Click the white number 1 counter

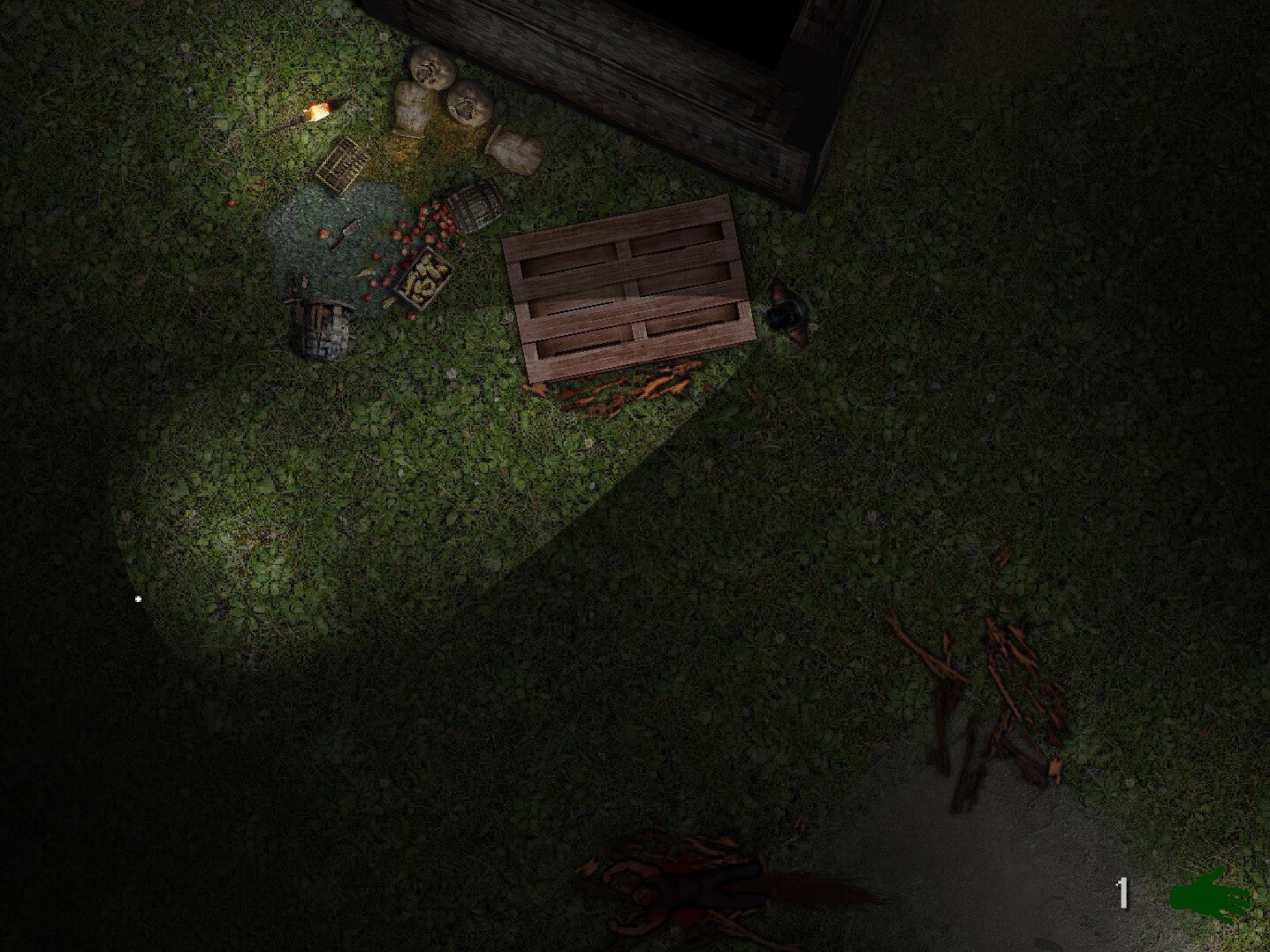(1123, 894)
